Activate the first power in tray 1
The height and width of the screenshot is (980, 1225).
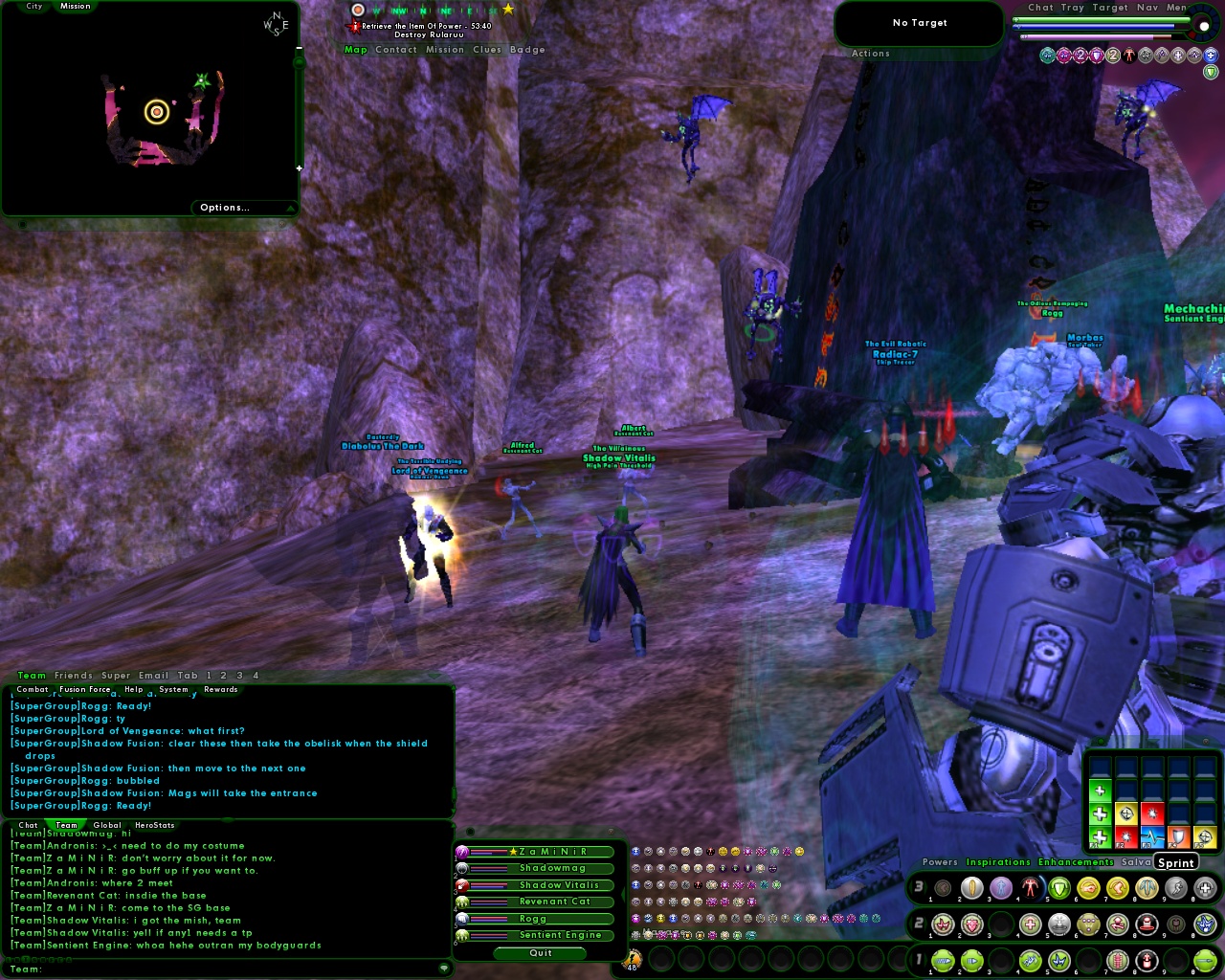click(942, 959)
